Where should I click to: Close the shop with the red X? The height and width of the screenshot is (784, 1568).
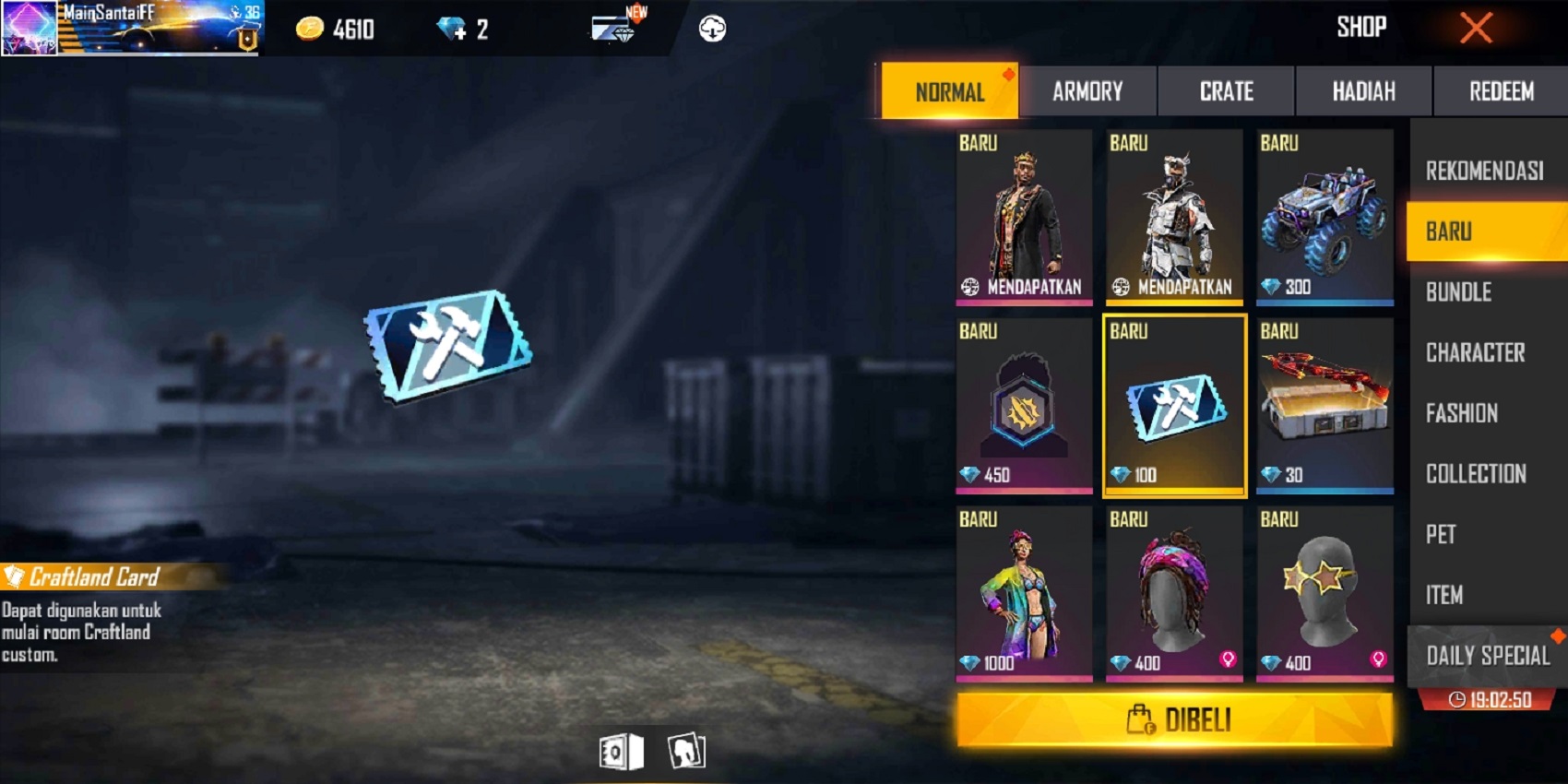click(x=1477, y=27)
